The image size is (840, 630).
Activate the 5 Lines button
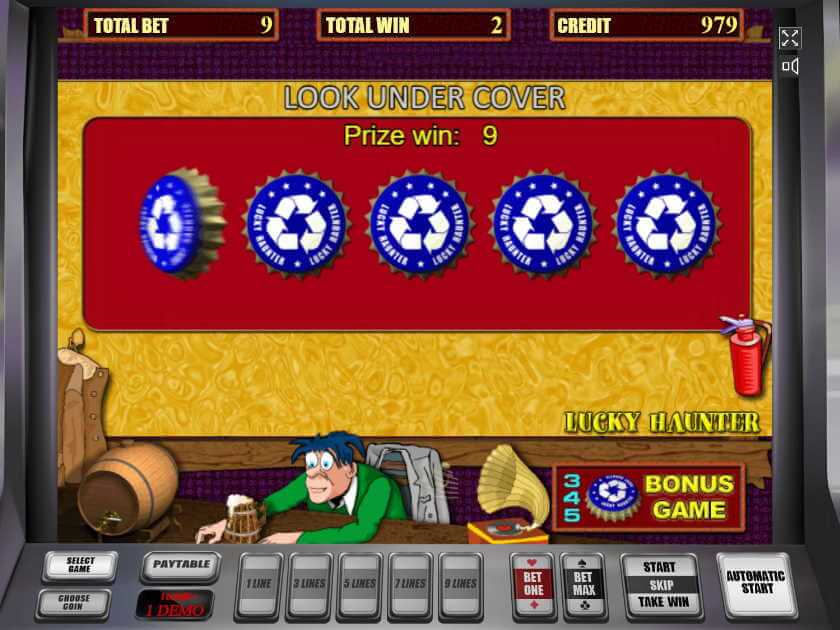[361, 585]
